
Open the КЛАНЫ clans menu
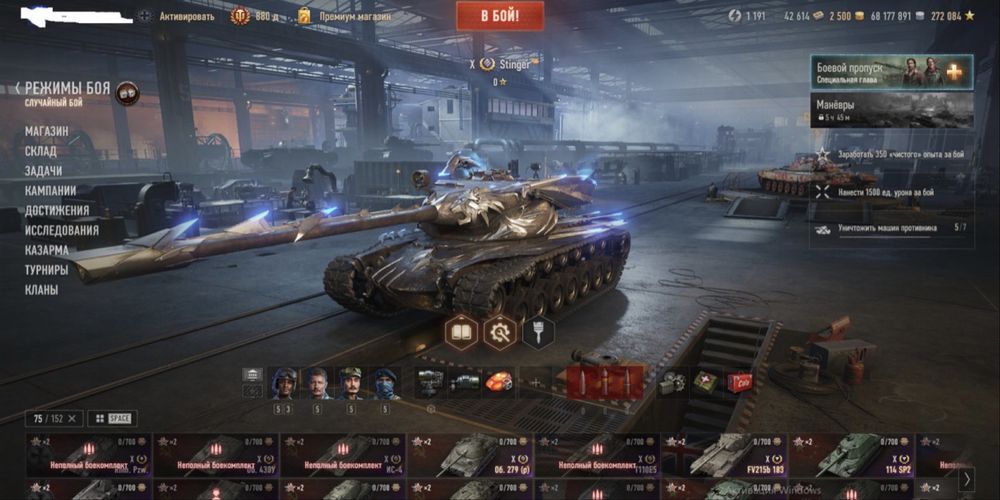click(x=42, y=290)
